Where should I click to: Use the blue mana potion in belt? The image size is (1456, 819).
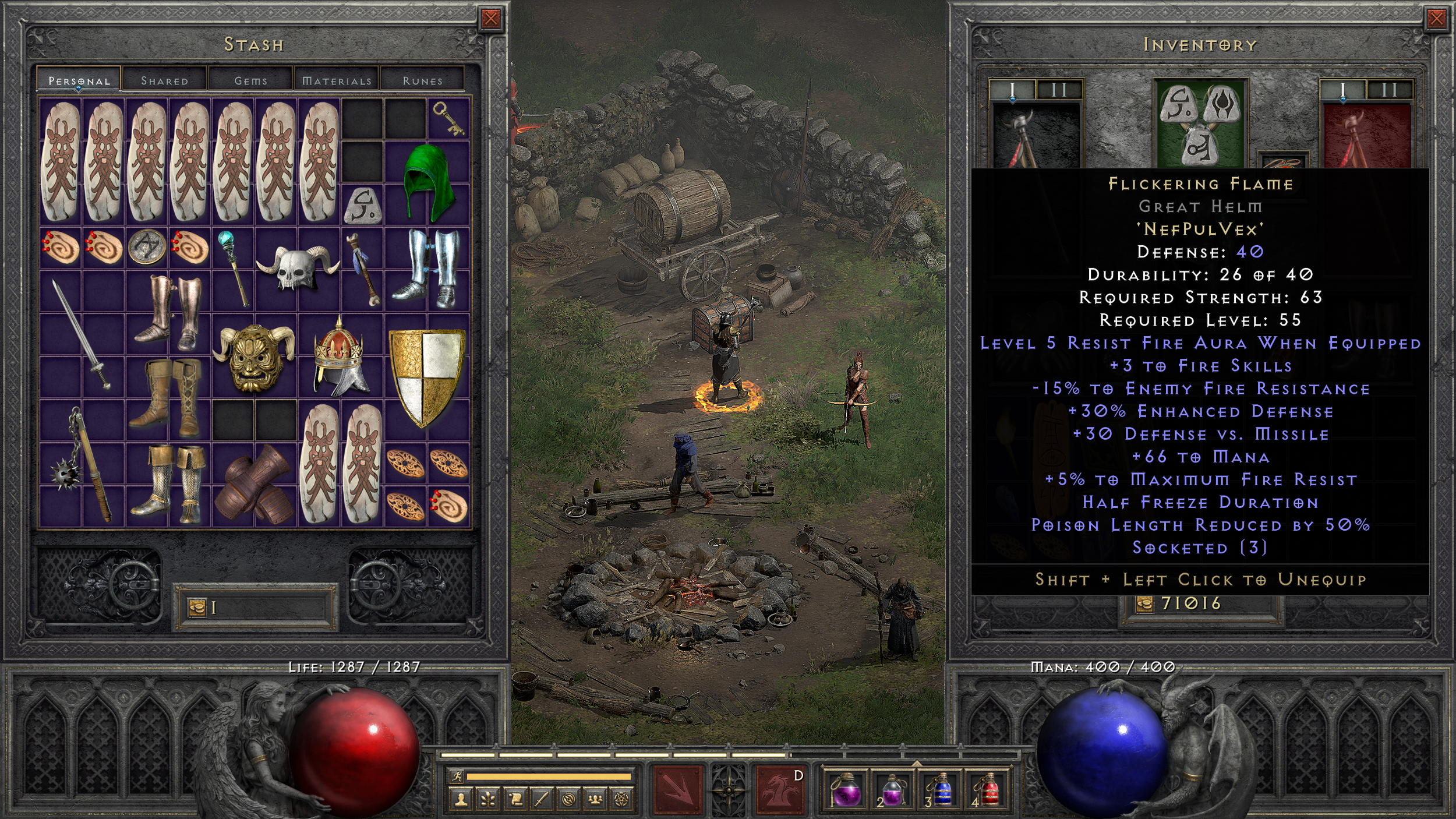pos(941,790)
